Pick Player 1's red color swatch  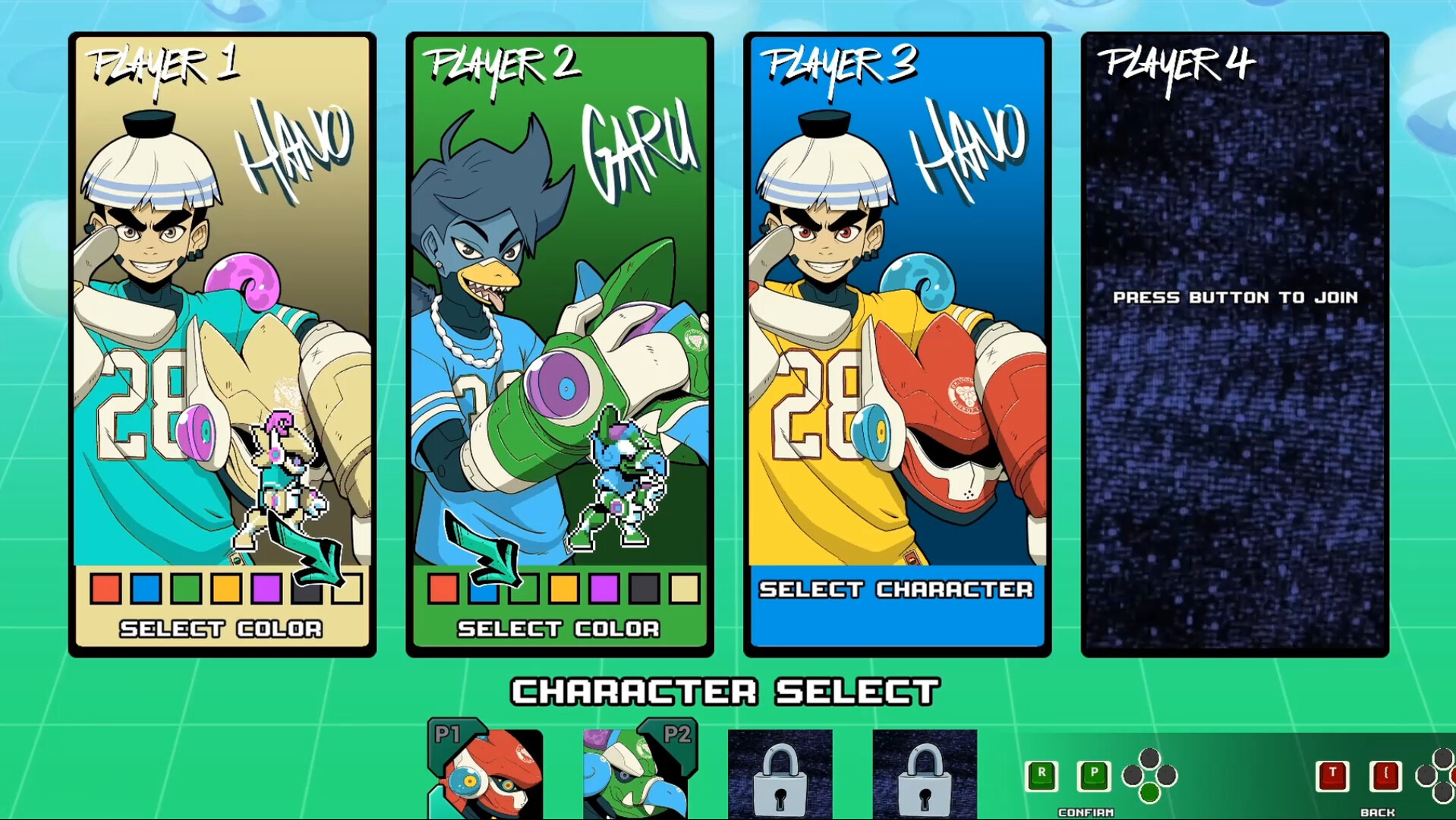tap(106, 589)
